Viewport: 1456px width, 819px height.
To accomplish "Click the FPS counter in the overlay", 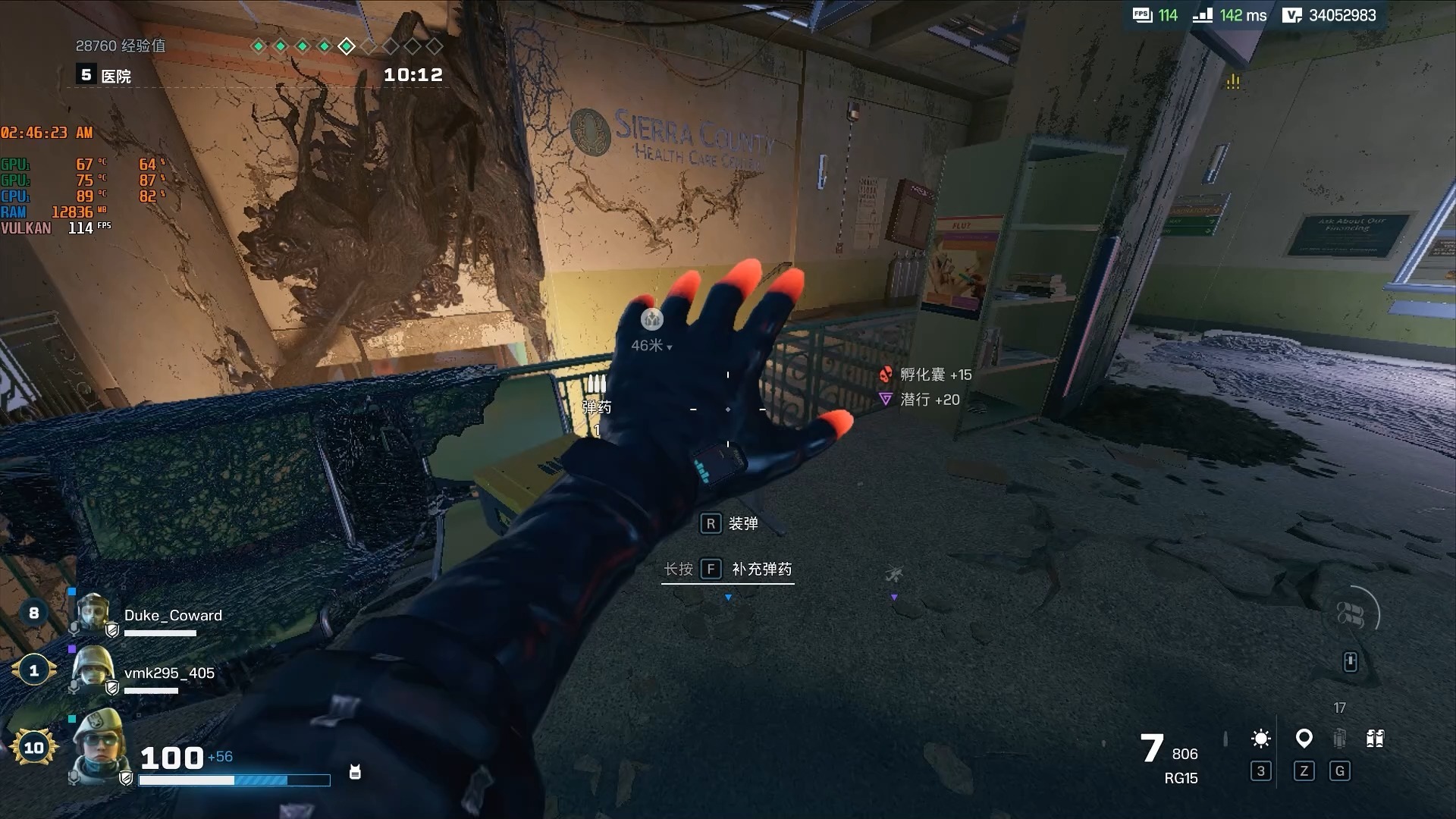I will [1156, 15].
